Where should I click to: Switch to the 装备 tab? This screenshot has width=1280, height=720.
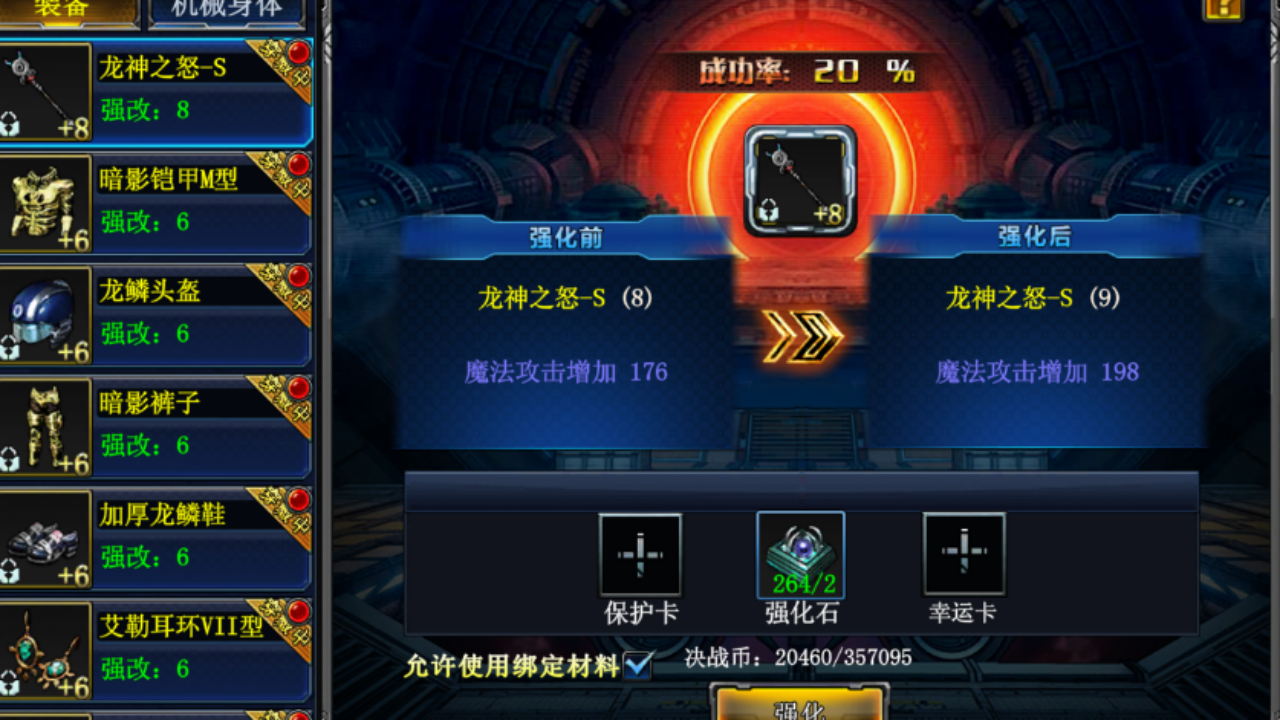(x=60, y=8)
